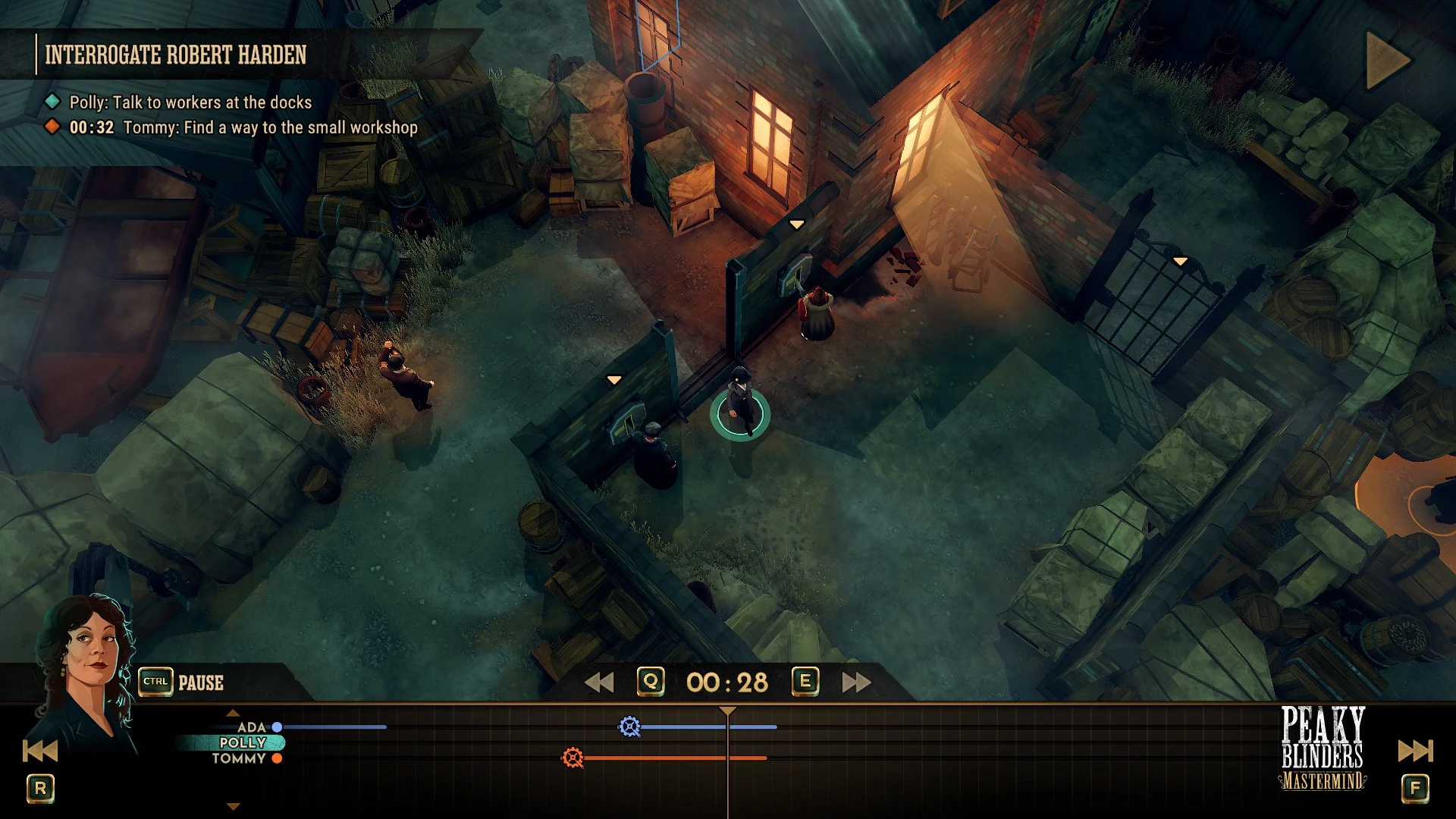Switch to Tommy on the timeline
The height and width of the screenshot is (819, 1456).
[239, 758]
